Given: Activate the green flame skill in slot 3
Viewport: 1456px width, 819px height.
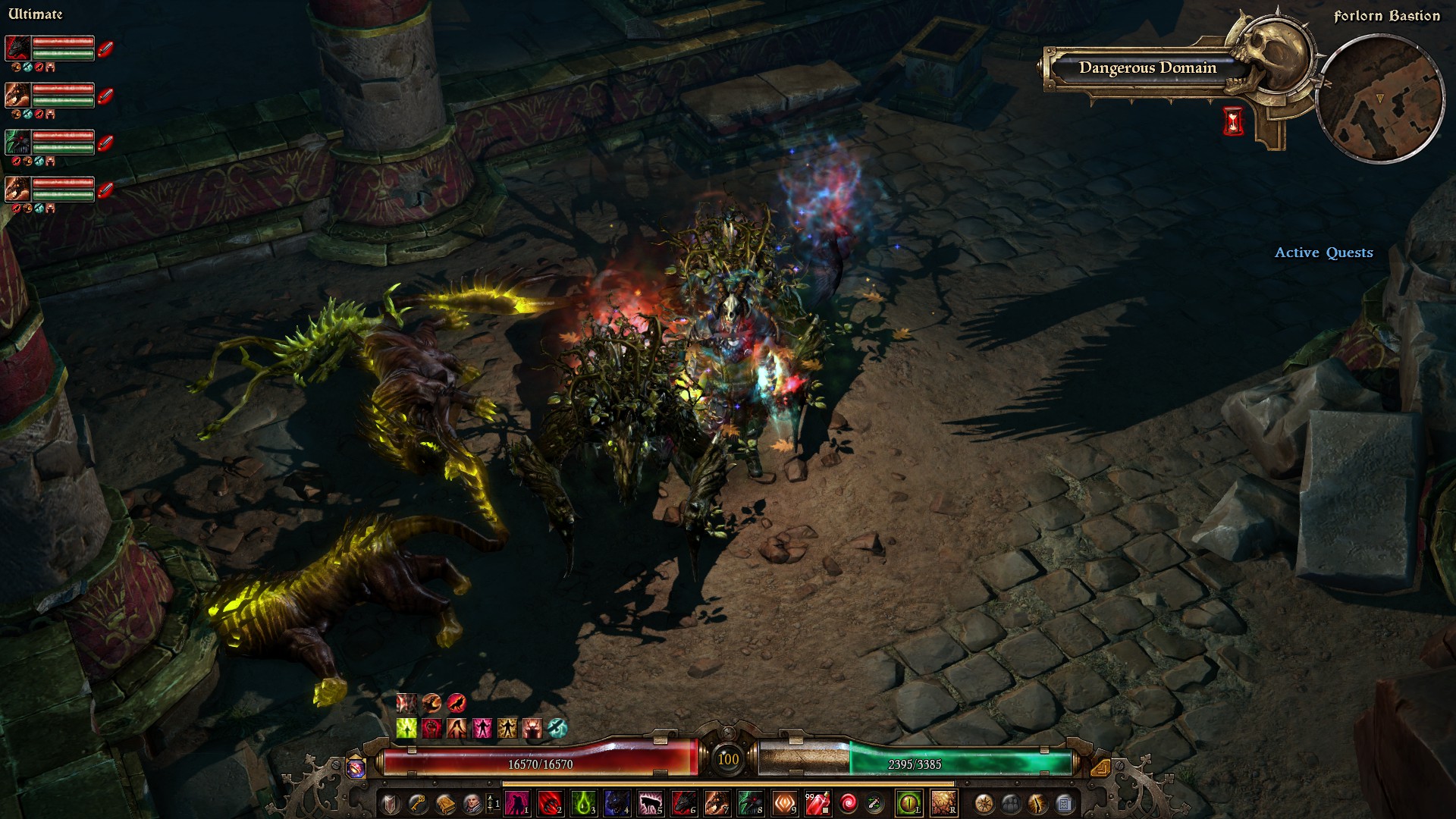Looking at the screenshot, I should tap(584, 803).
